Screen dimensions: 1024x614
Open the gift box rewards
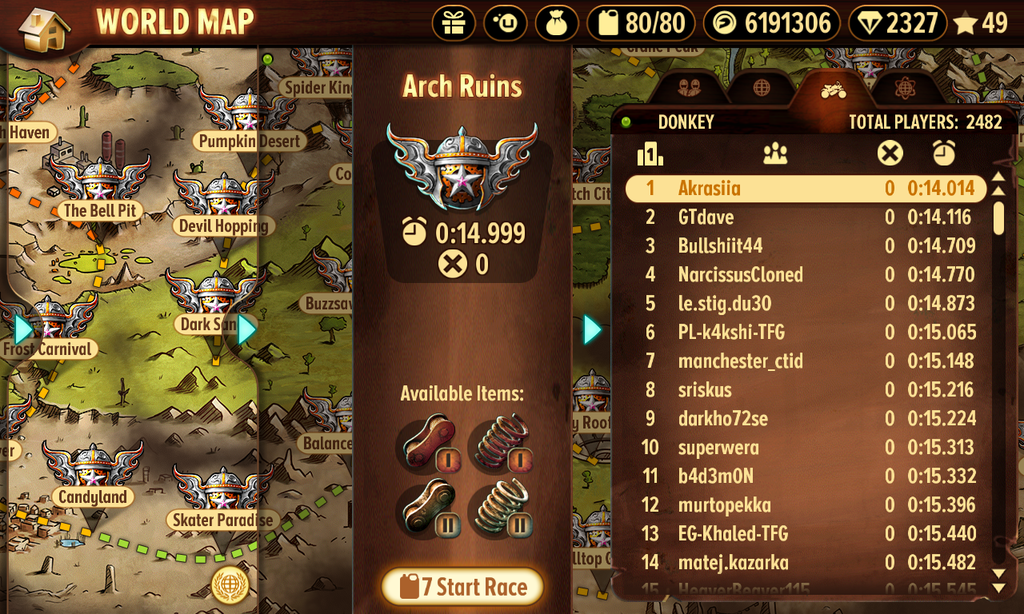(x=455, y=23)
